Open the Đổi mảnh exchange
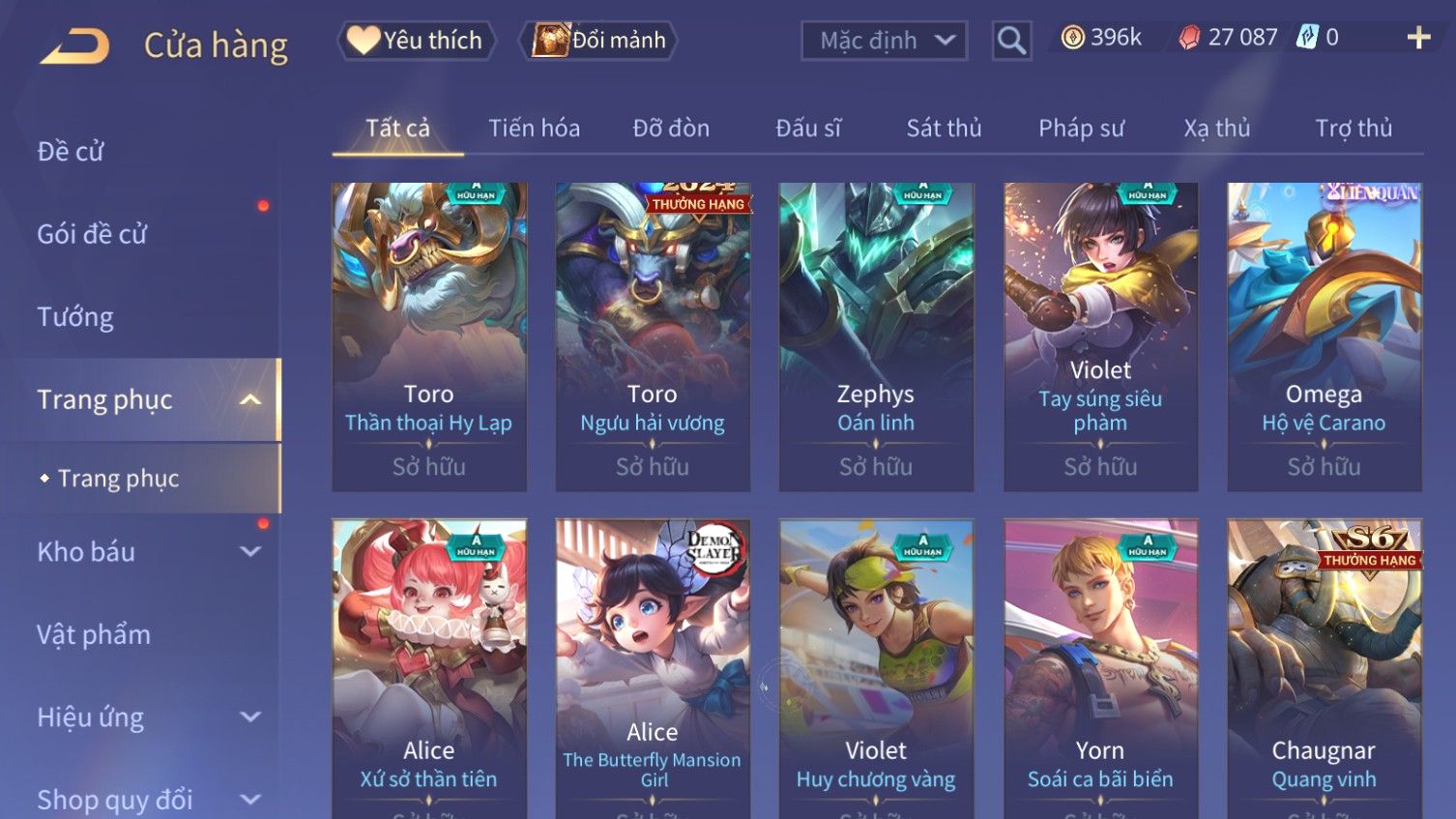 [x=599, y=41]
